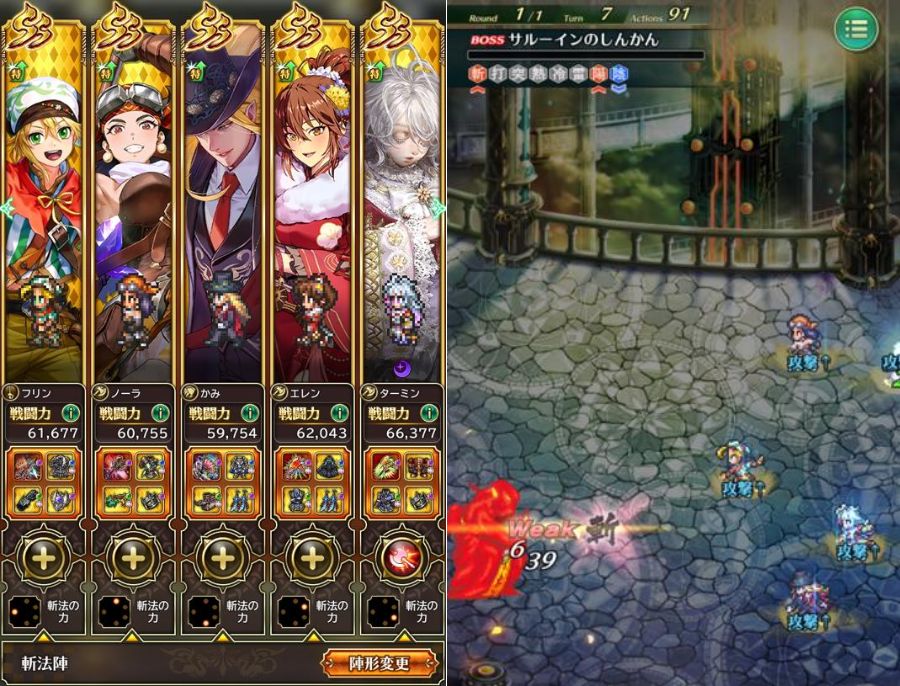This screenshot has height=686, width=900.
Task: Pick エレン's character card
Action: tap(311, 200)
